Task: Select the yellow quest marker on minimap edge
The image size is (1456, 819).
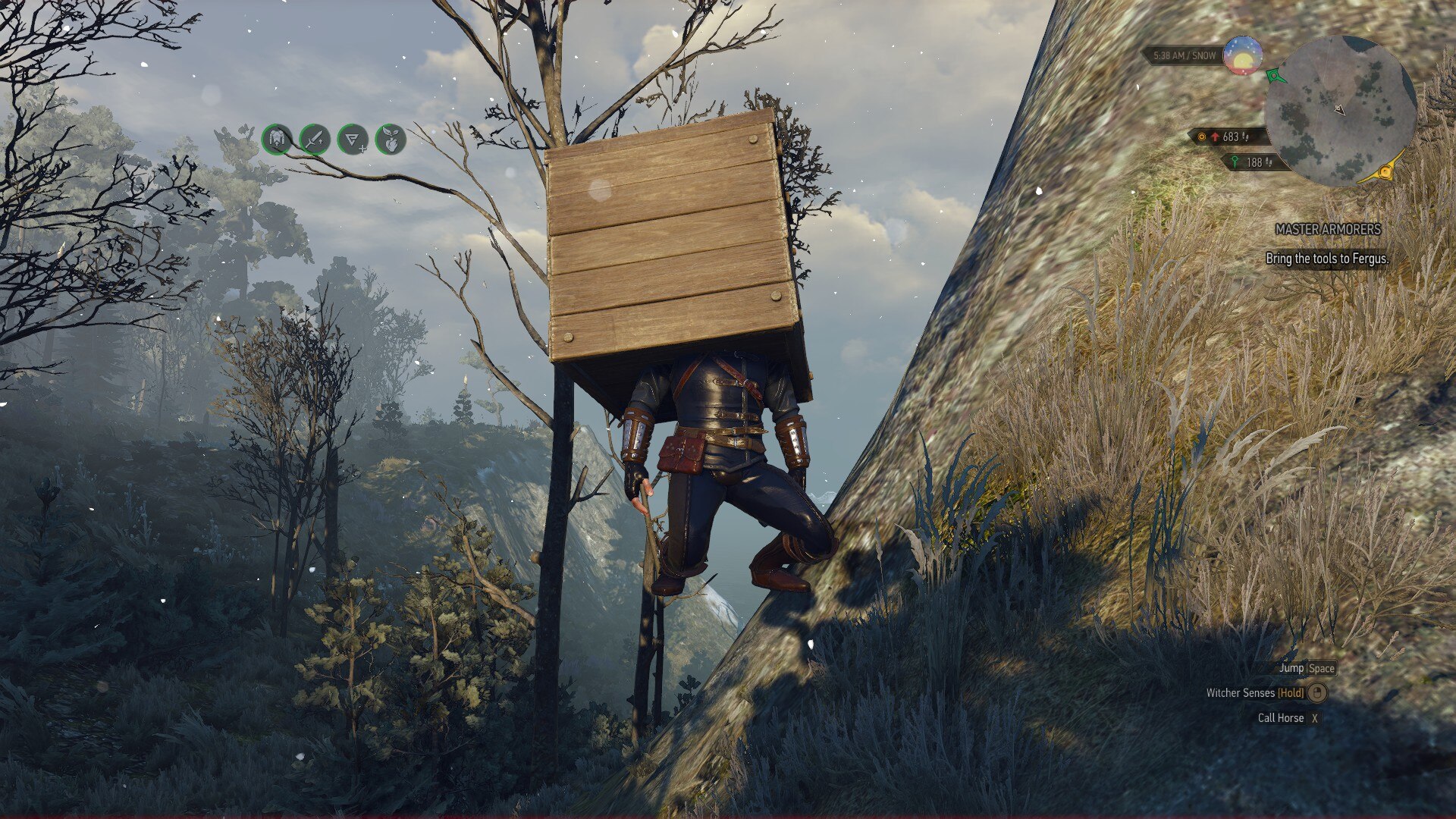Action: [x=1385, y=173]
